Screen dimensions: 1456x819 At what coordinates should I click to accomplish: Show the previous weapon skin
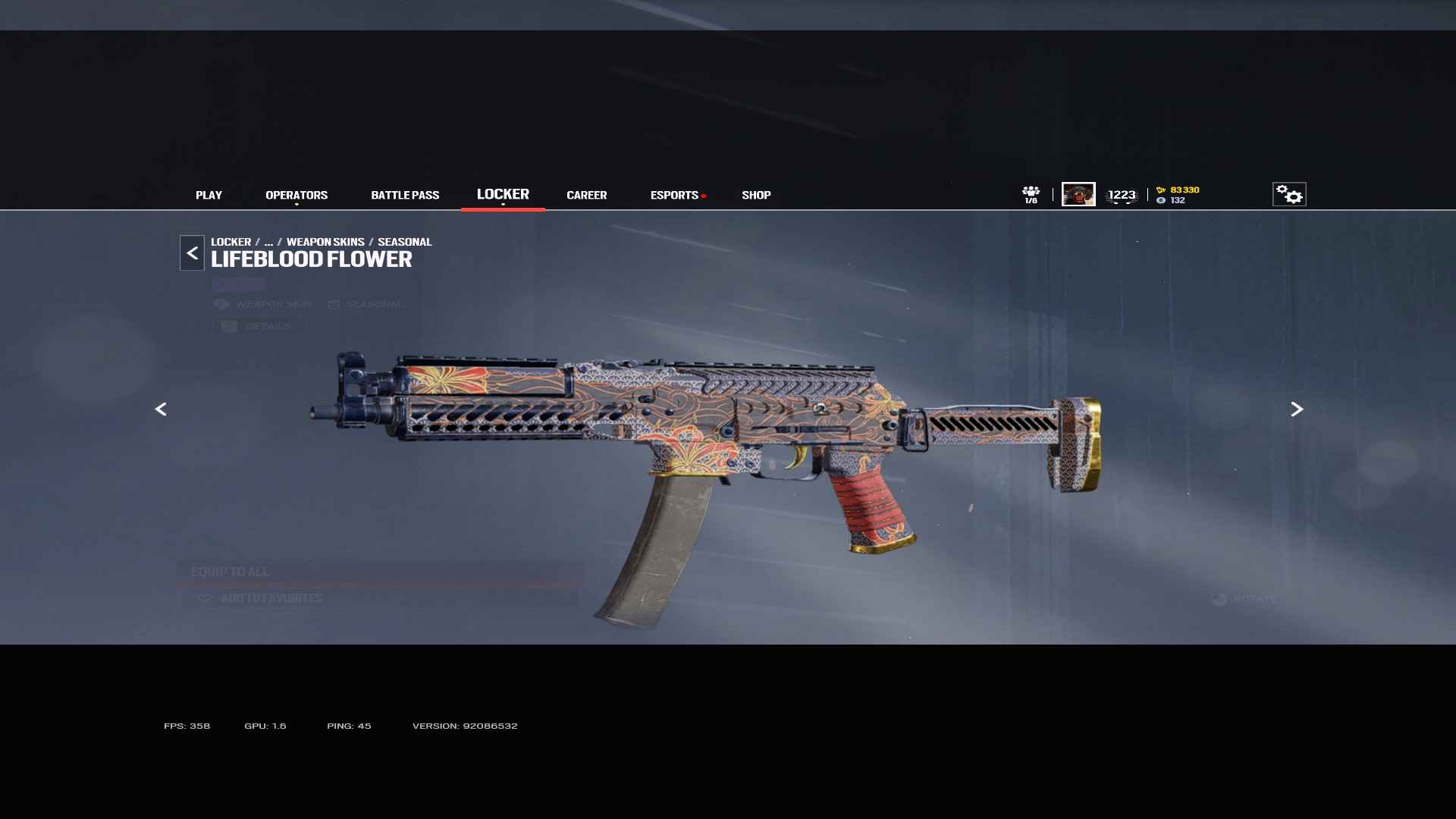(161, 409)
